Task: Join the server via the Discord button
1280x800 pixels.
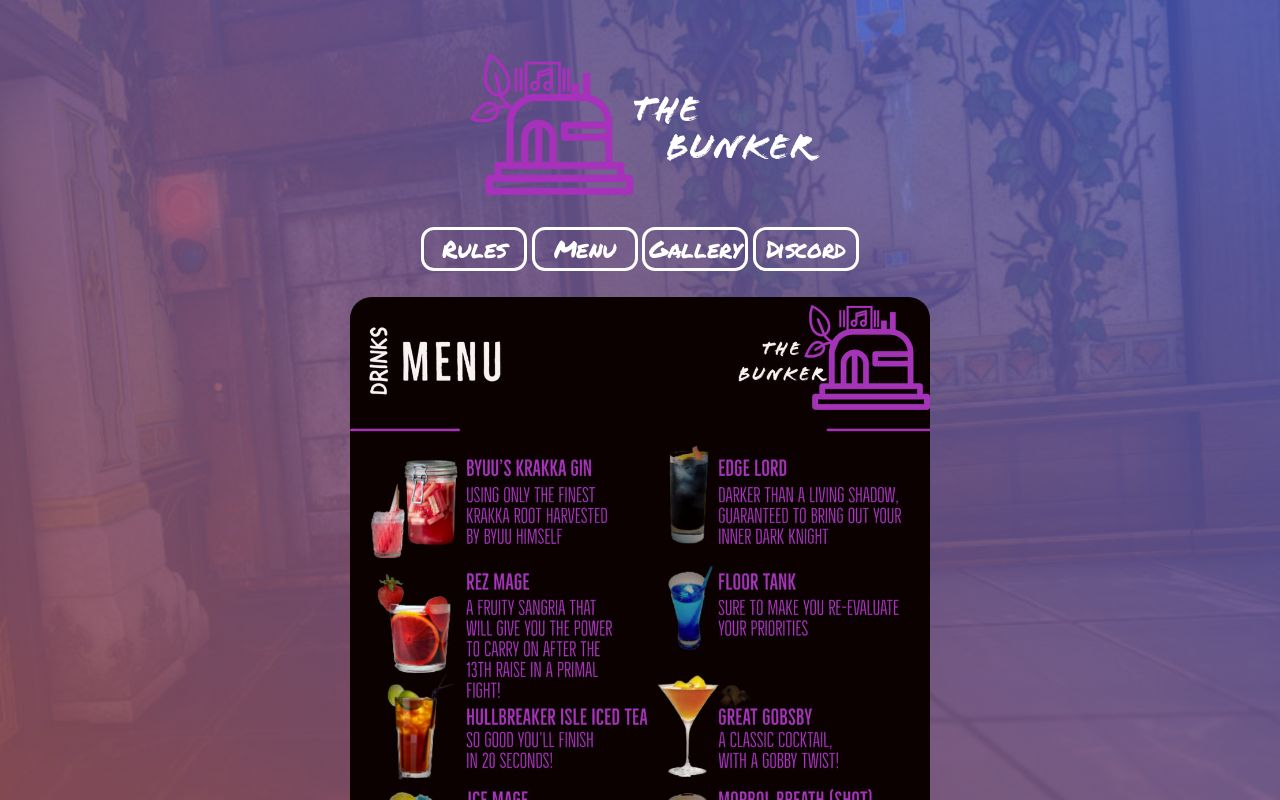Action: tap(805, 249)
